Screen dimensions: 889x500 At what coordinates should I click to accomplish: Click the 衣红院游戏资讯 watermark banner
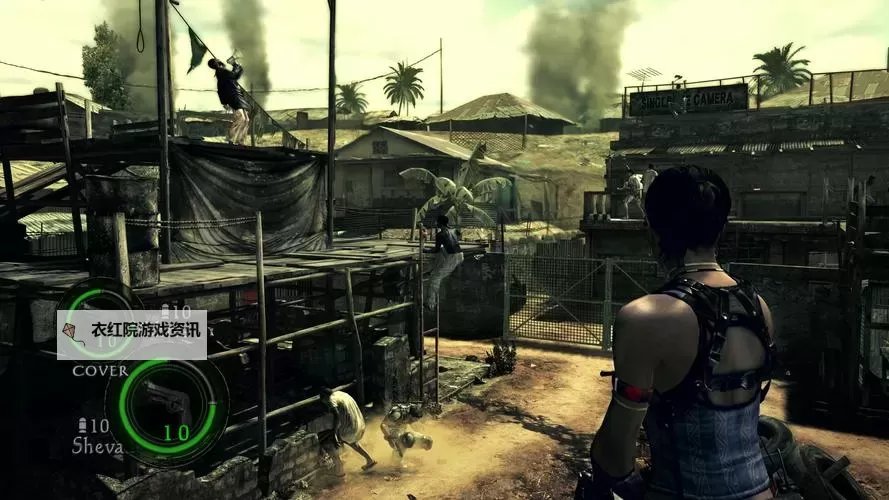pyautogui.click(x=132, y=335)
